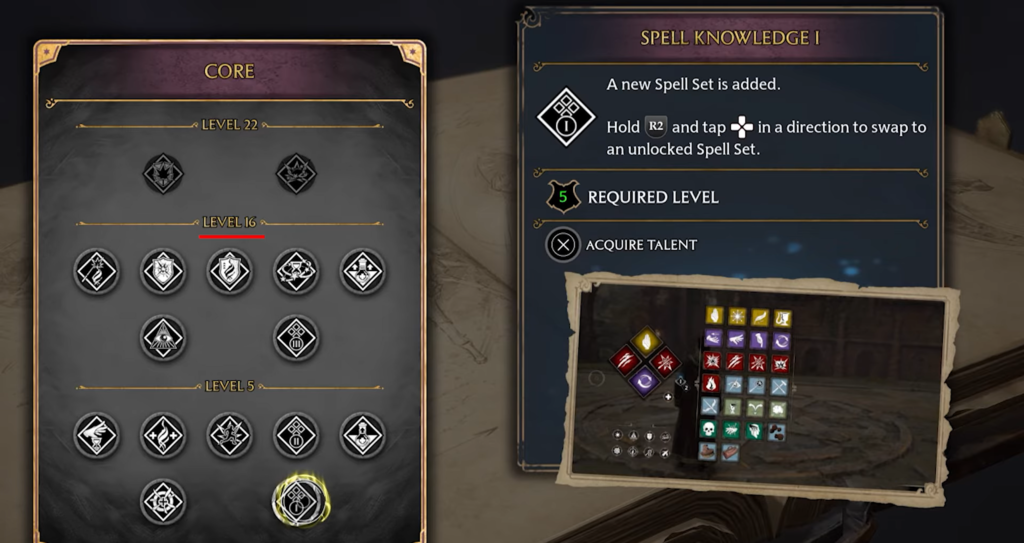The image size is (1024, 543).
Task: Select the swirling ring talent in Level 16
Action: click(x=296, y=271)
